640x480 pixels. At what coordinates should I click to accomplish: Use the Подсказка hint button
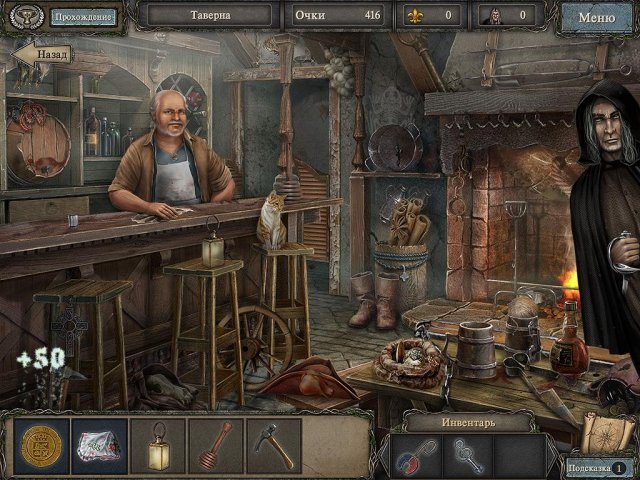click(x=597, y=467)
